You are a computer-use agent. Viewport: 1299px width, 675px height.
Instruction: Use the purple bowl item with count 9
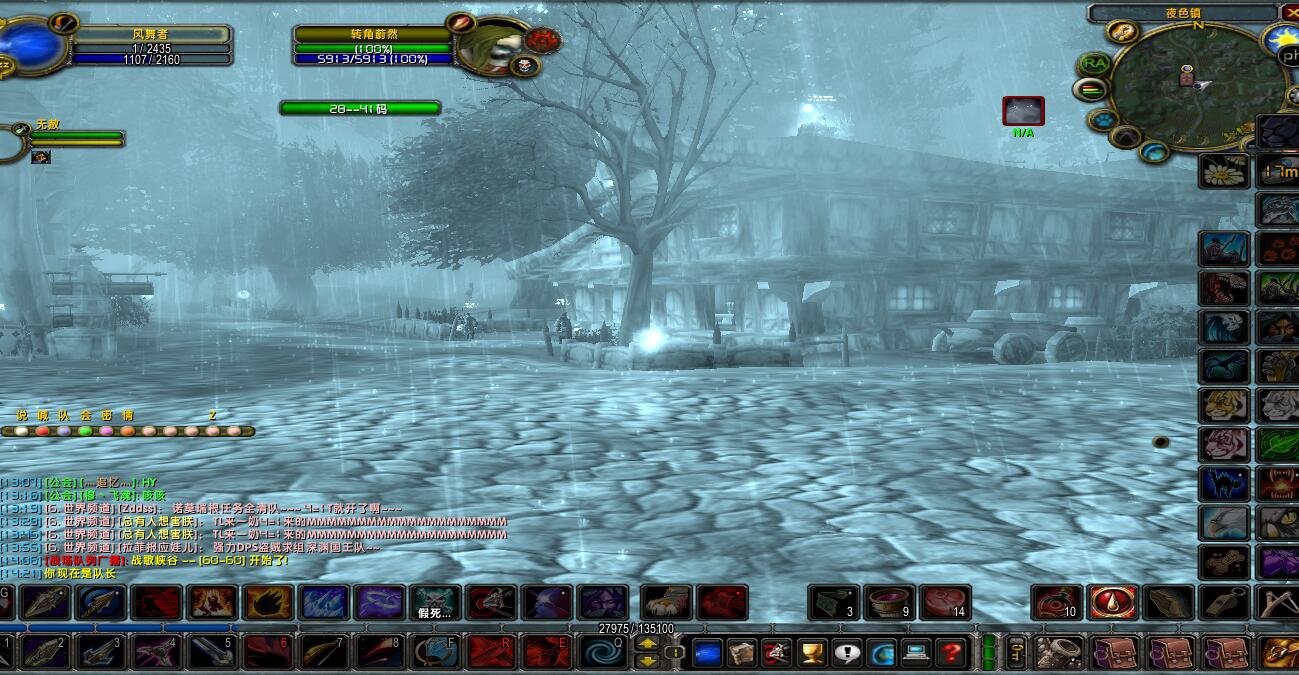pyautogui.click(x=888, y=603)
